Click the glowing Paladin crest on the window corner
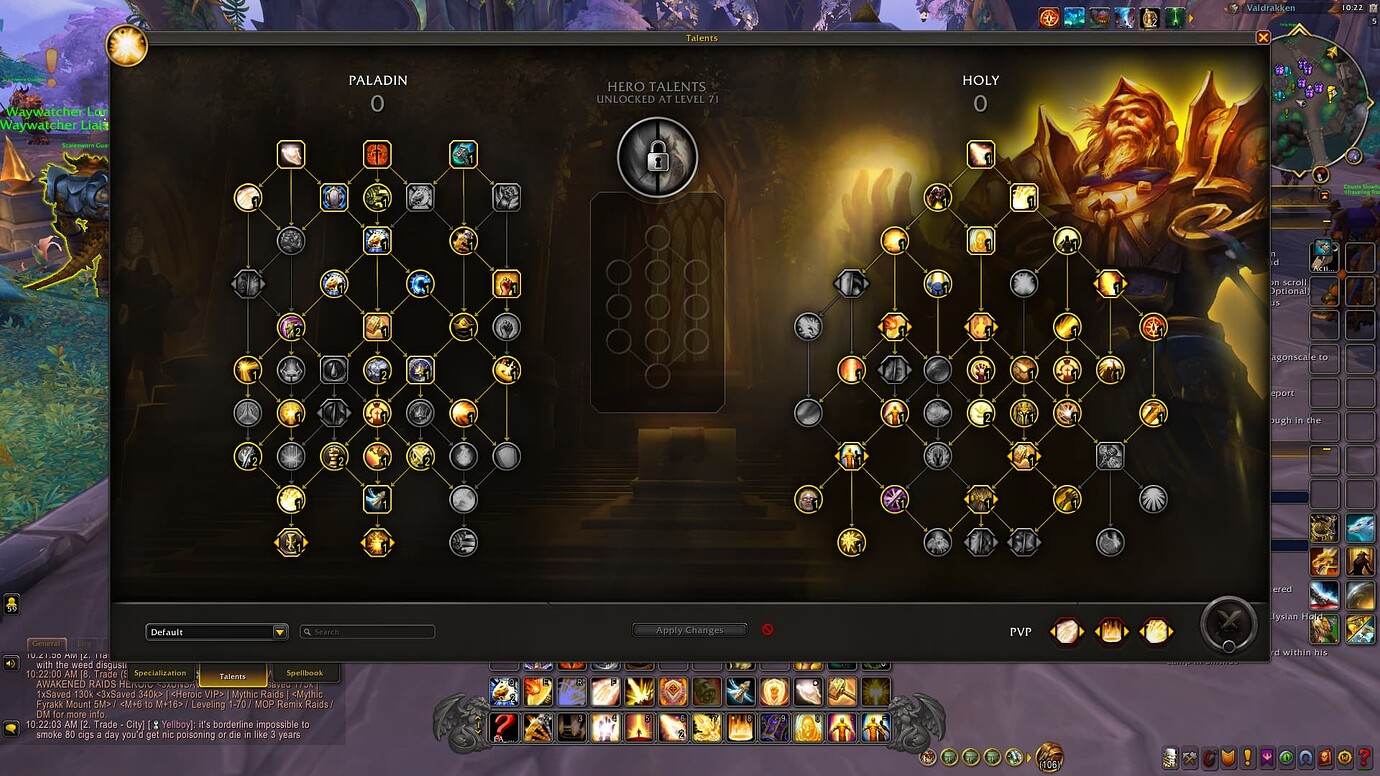Viewport: 1380px width, 776px height. tap(126, 46)
